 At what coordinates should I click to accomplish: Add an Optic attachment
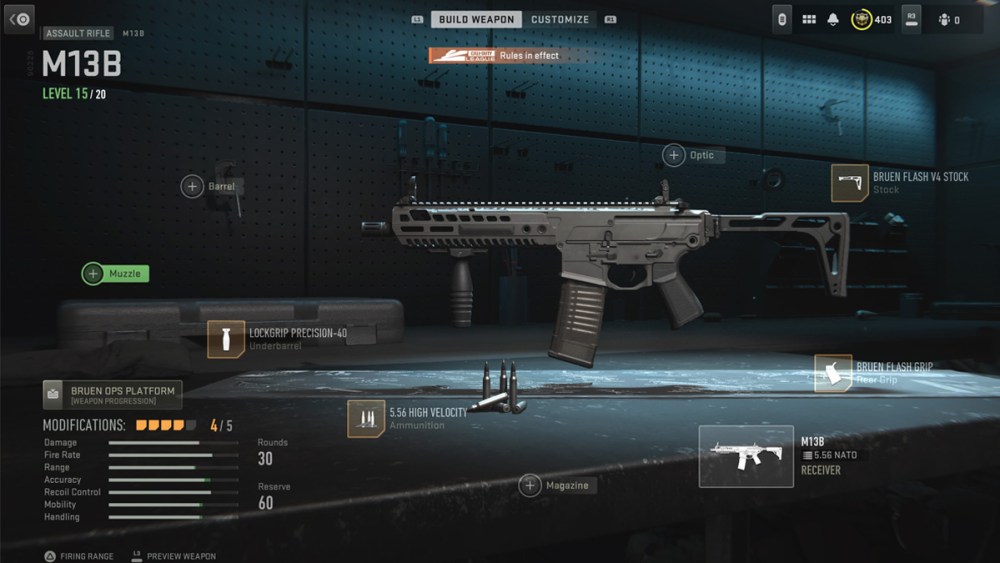pyautogui.click(x=674, y=155)
